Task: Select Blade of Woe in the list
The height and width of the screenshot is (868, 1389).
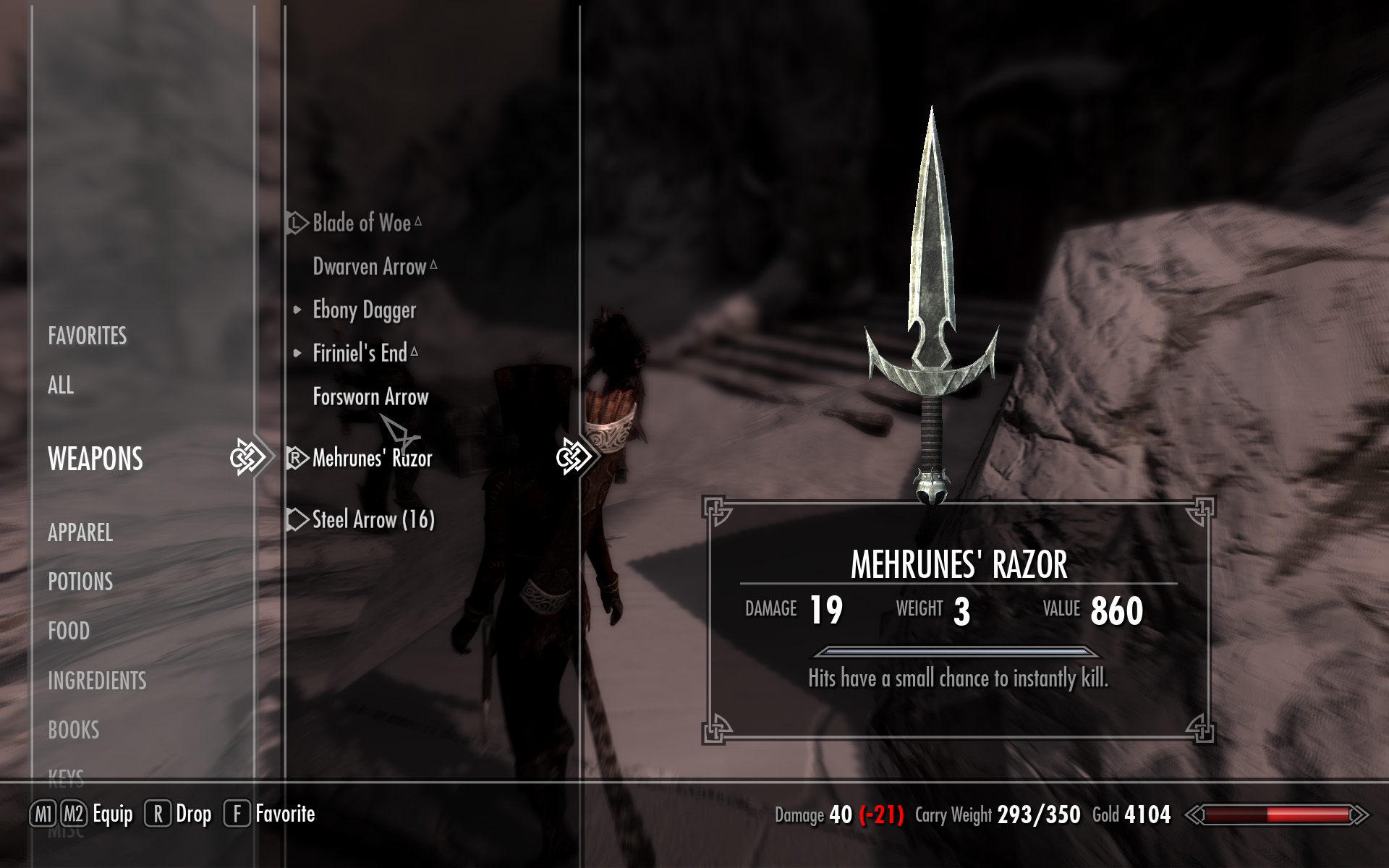Action: [362, 223]
